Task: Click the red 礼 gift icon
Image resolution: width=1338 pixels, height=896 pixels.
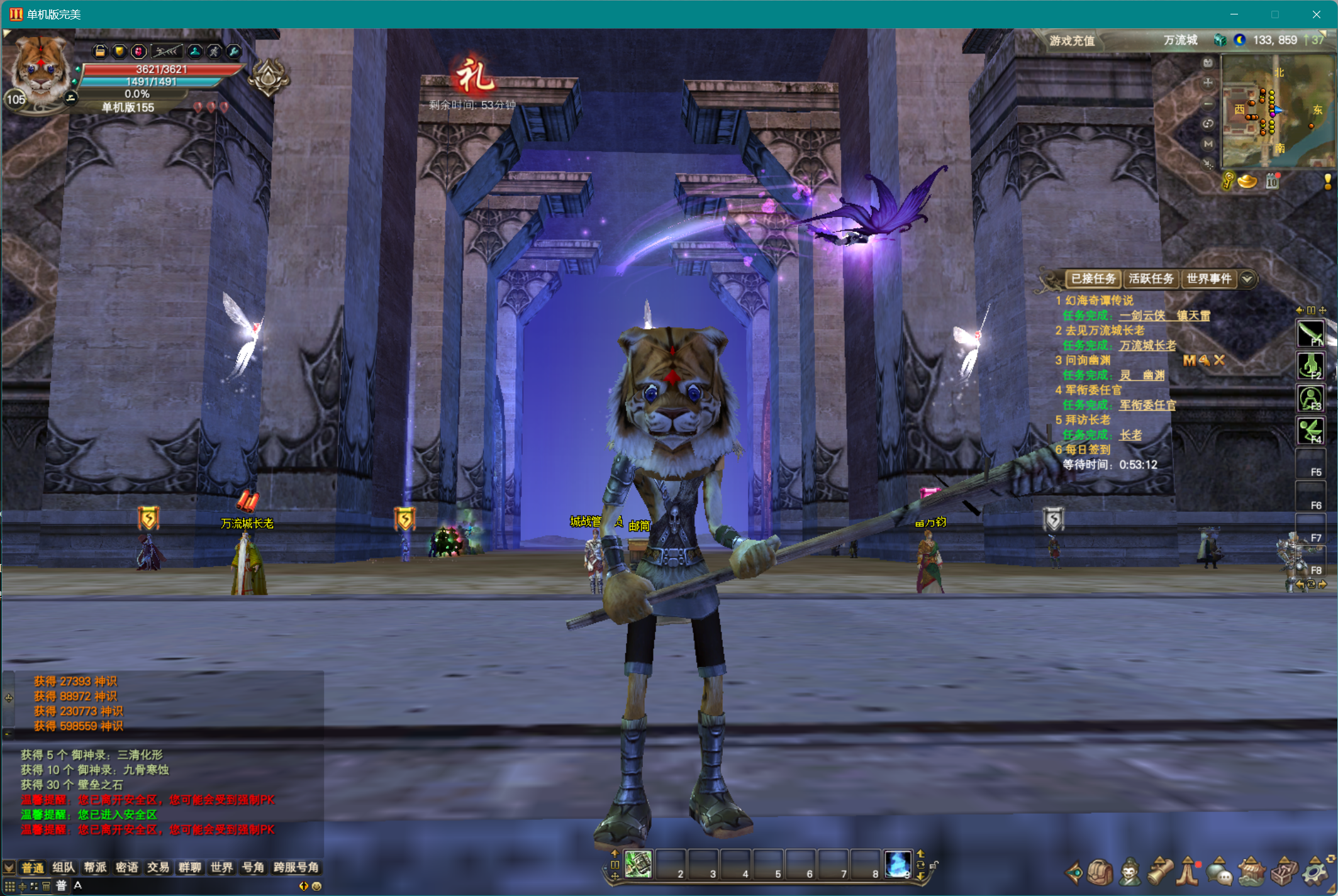Action: pyautogui.click(x=474, y=77)
